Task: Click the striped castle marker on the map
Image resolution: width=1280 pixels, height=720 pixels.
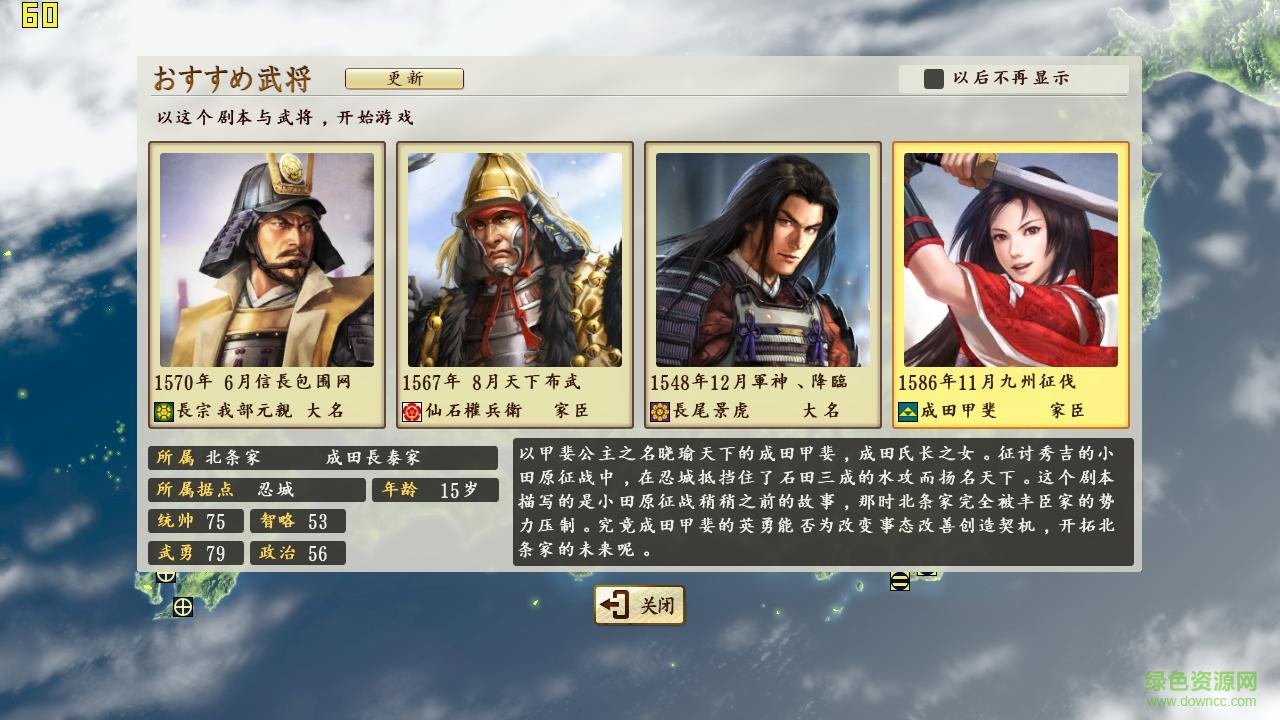Action: click(900, 582)
